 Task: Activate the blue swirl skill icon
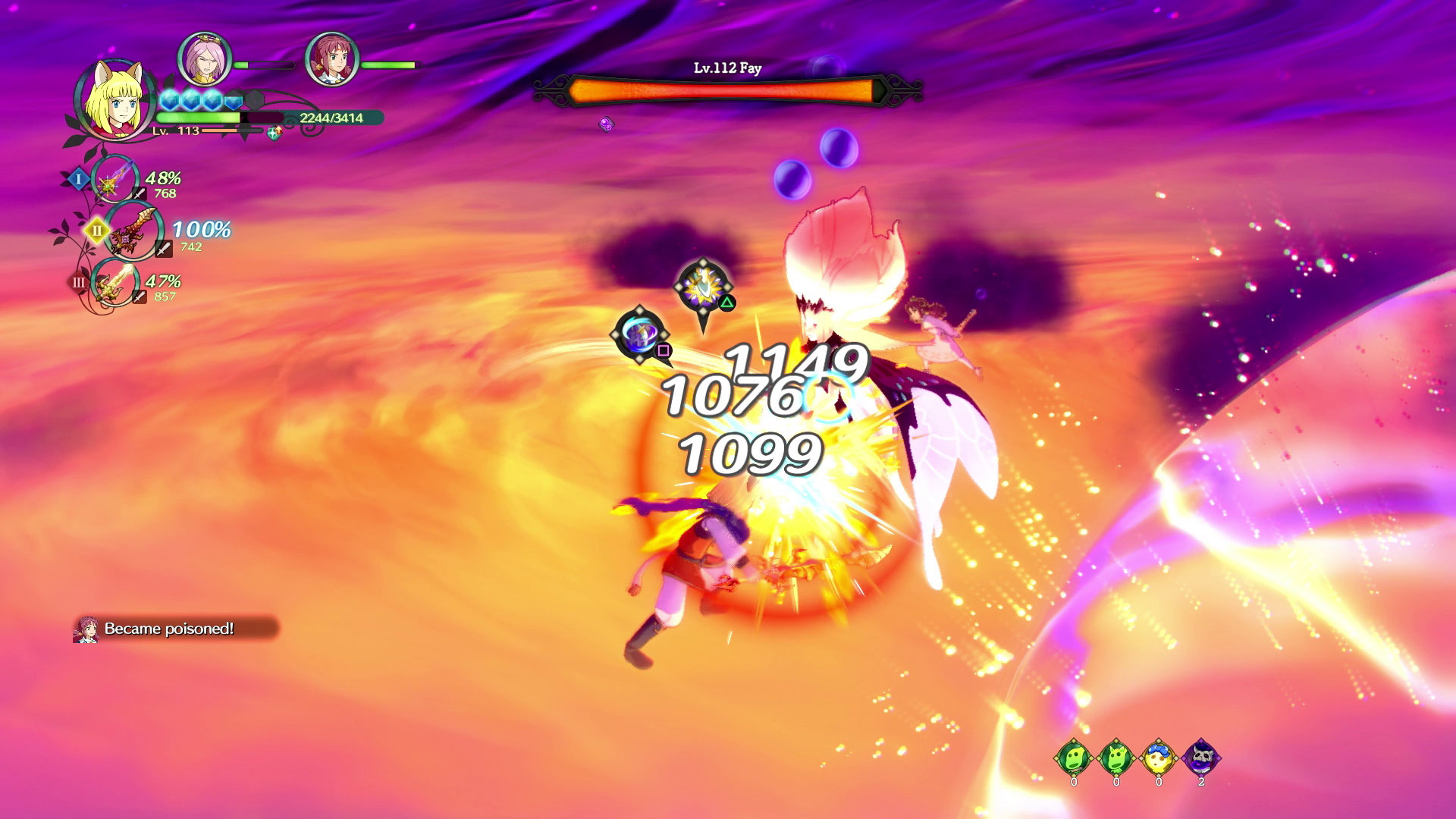click(x=641, y=333)
